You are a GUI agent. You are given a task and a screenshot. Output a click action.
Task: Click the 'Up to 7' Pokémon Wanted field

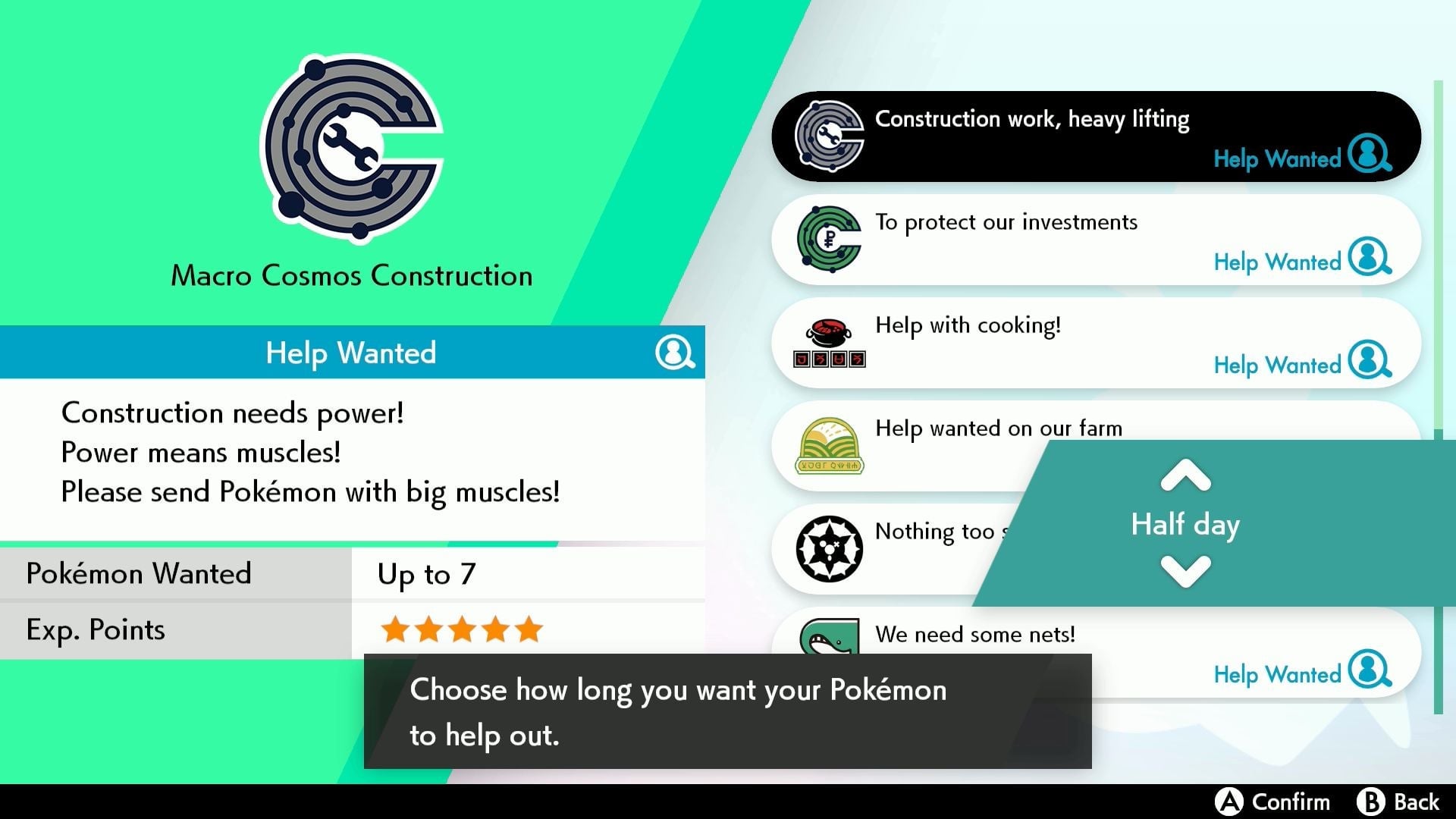point(427,574)
